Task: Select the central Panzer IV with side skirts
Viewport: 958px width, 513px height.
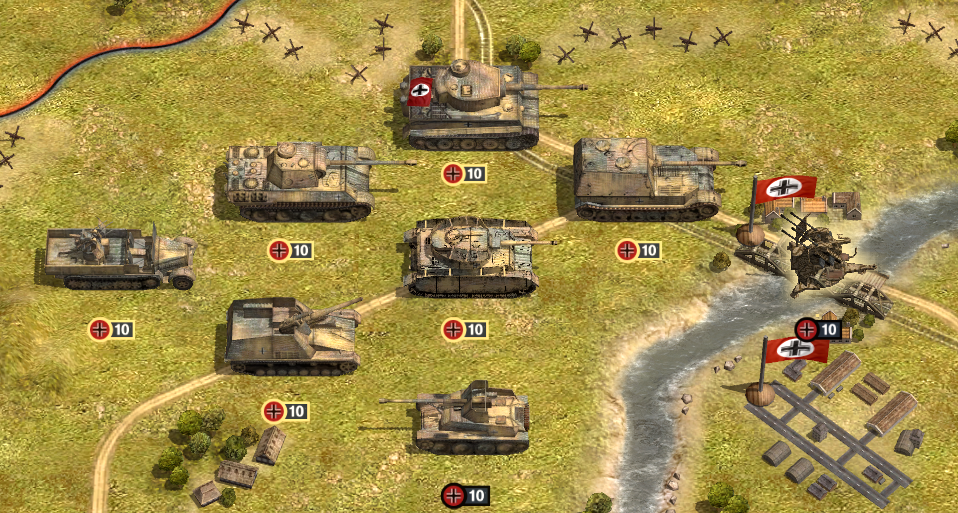Action: click(472, 257)
